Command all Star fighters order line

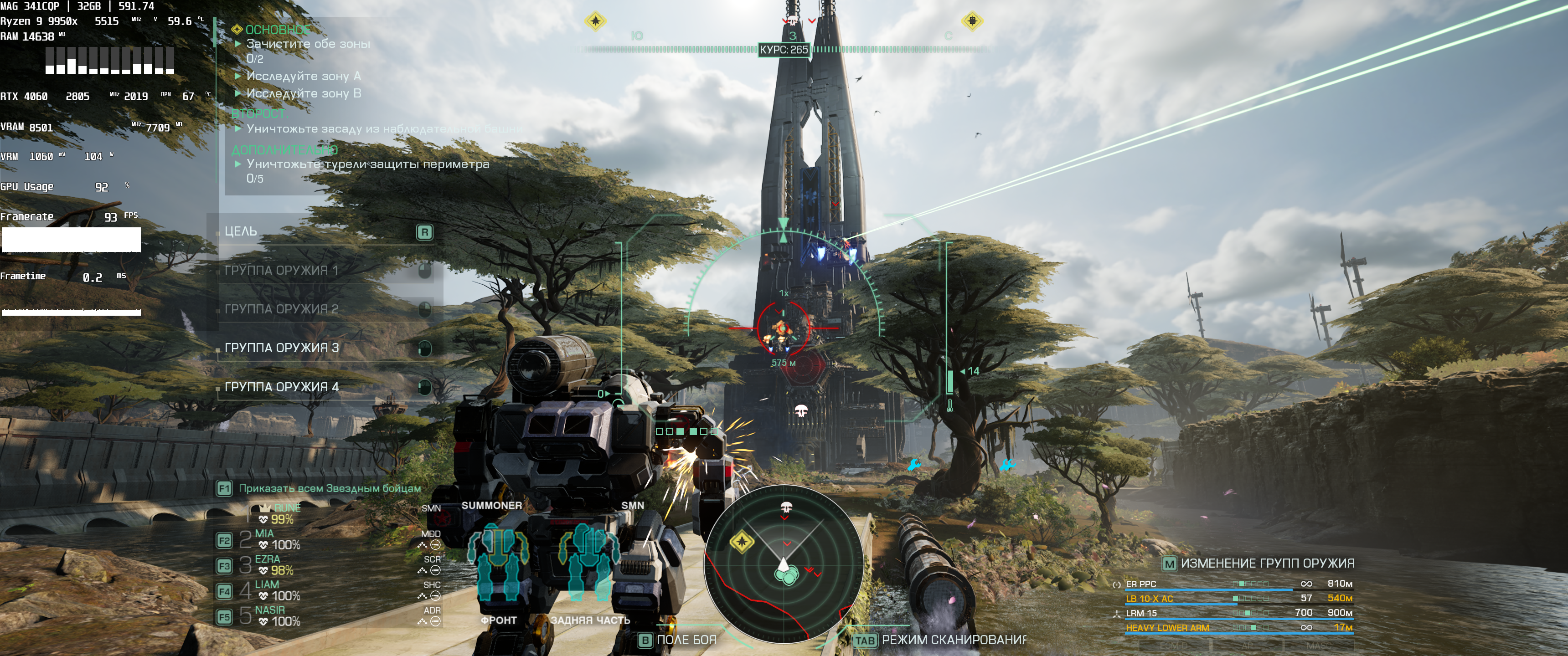tap(329, 488)
